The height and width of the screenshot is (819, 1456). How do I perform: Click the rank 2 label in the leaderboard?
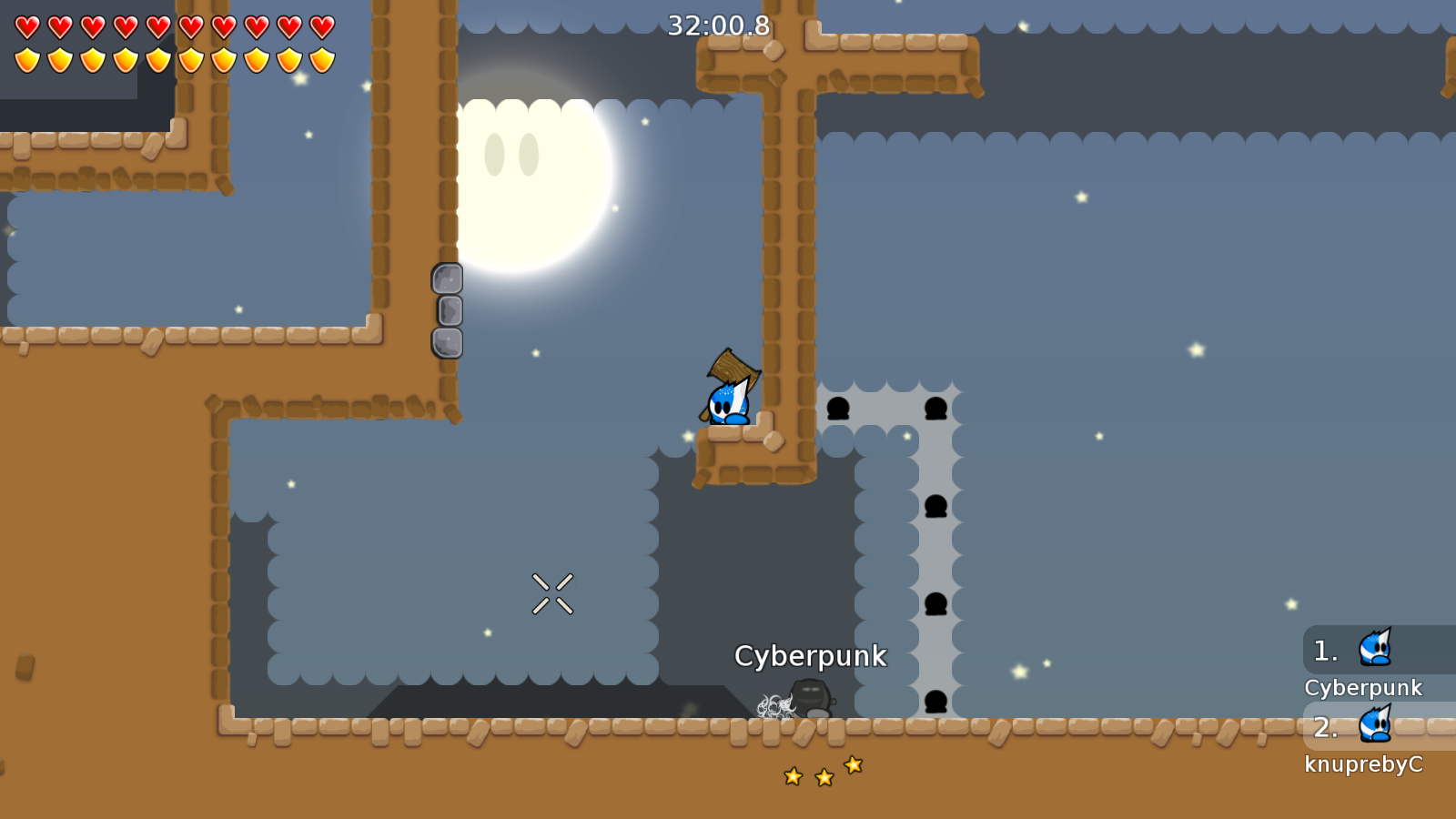point(1324,728)
